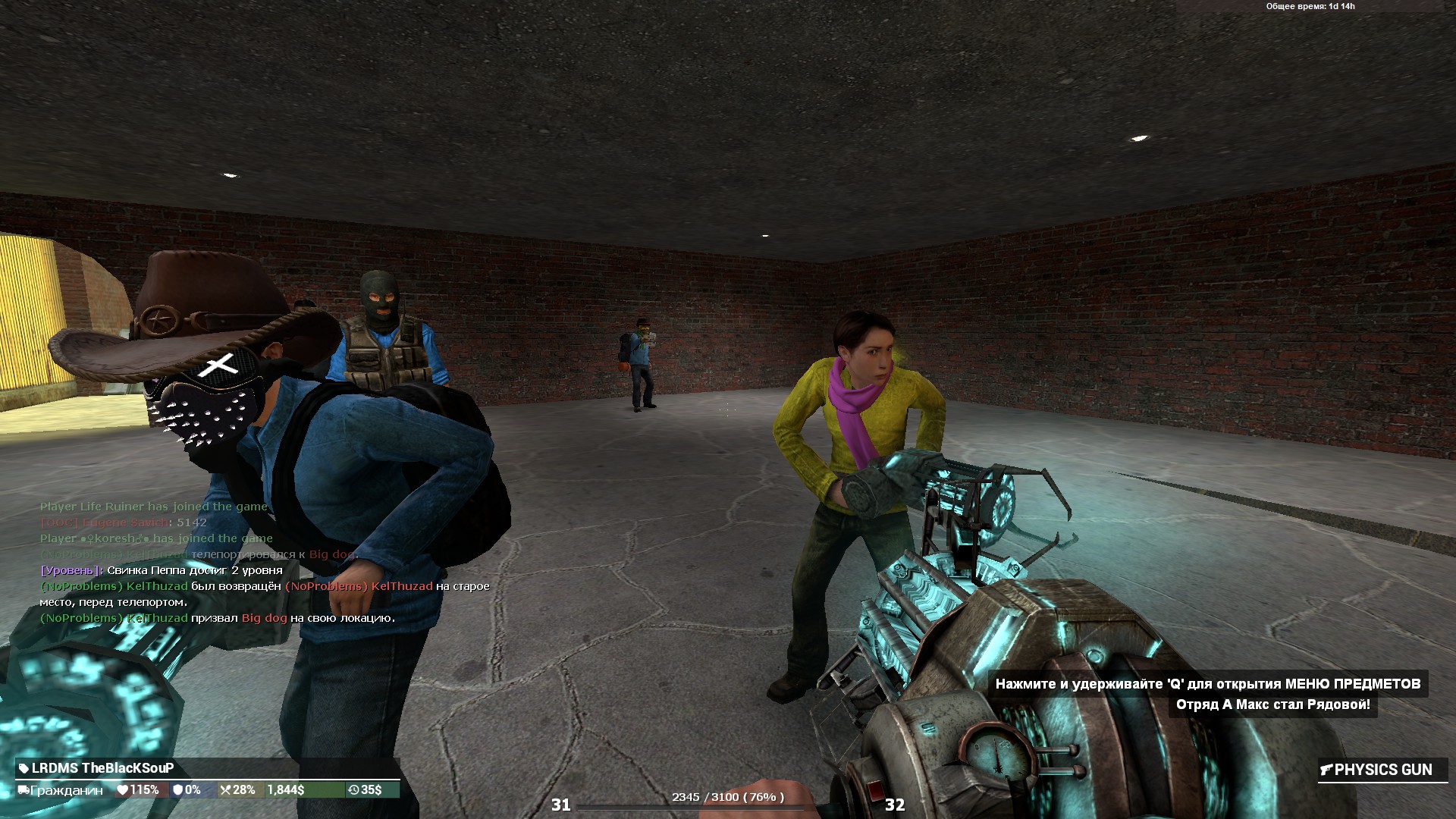This screenshot has height=819, width=1456.
Task: Click the 'Life Ruiner has joined' chat line
Action: point(153,507)
